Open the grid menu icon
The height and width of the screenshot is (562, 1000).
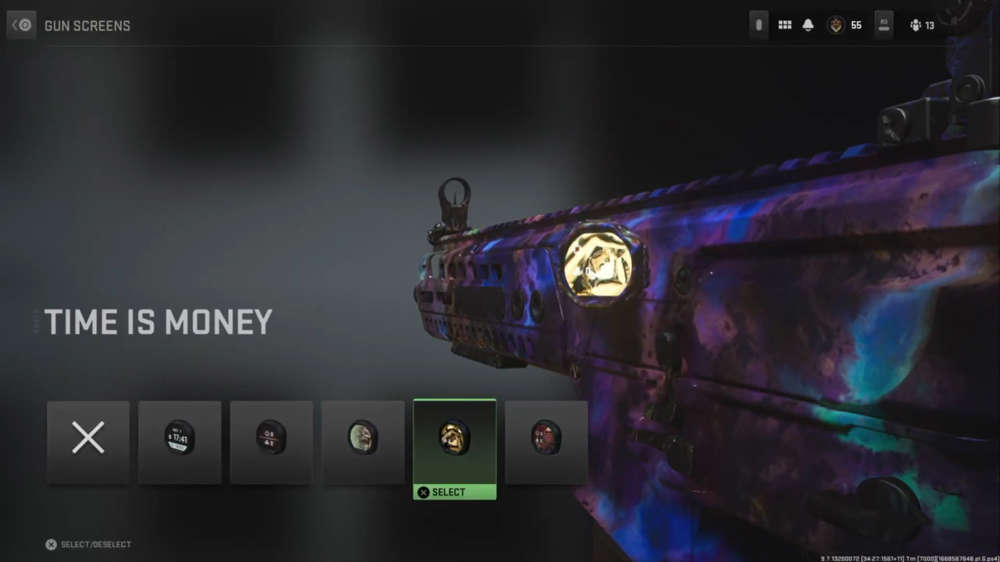click(x=785, y=25)
